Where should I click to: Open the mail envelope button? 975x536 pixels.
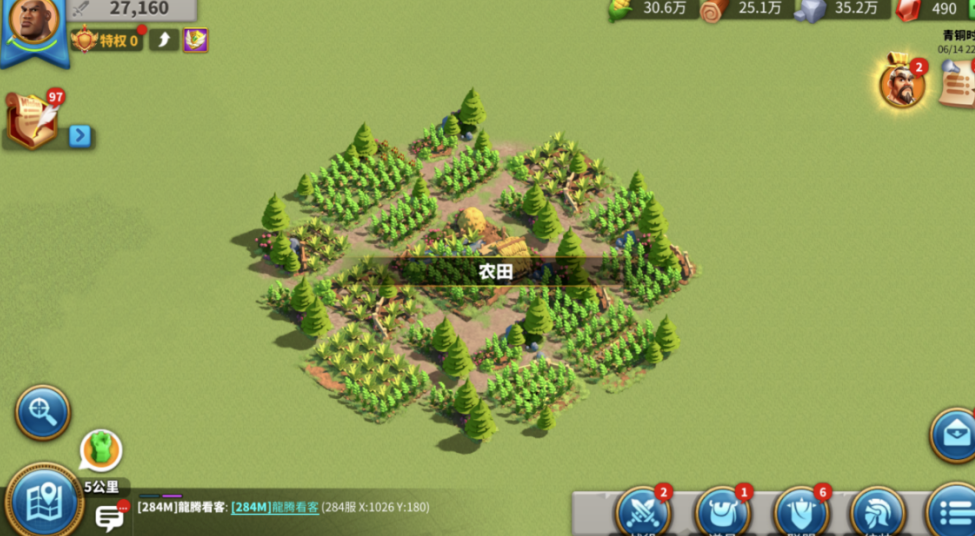point(954,433)
